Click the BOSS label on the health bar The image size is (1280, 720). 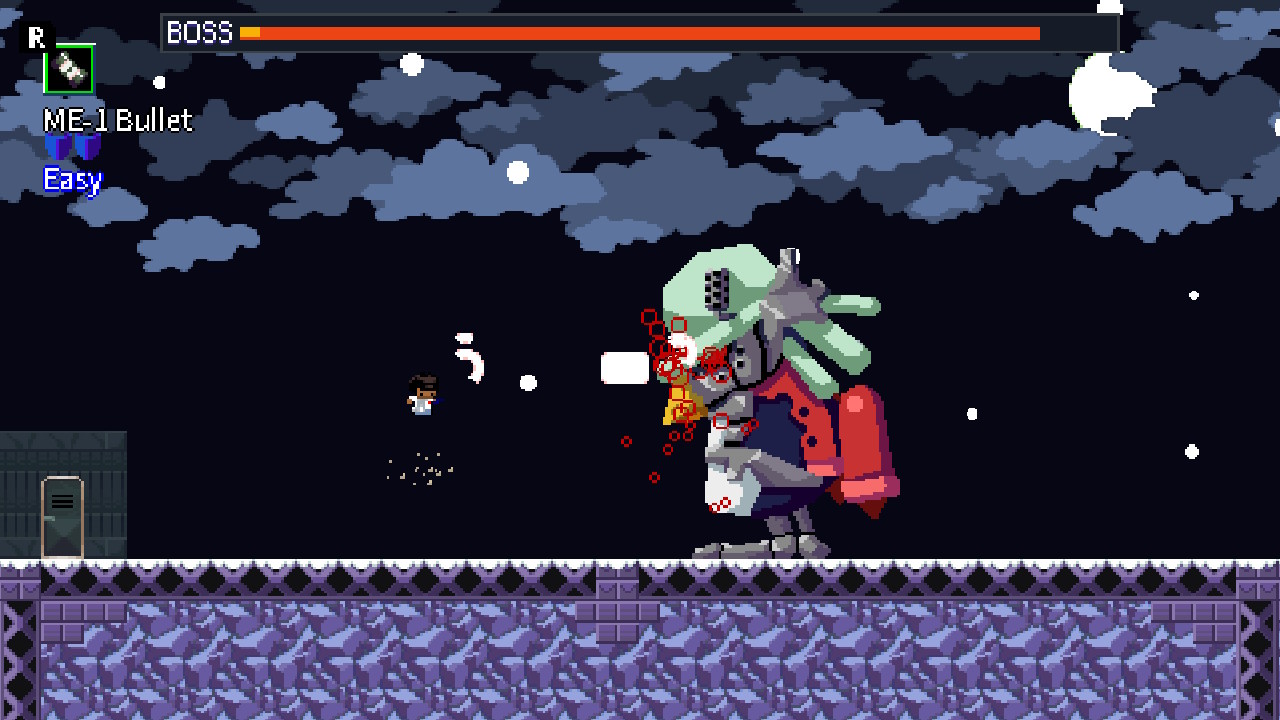coord(198,33)
